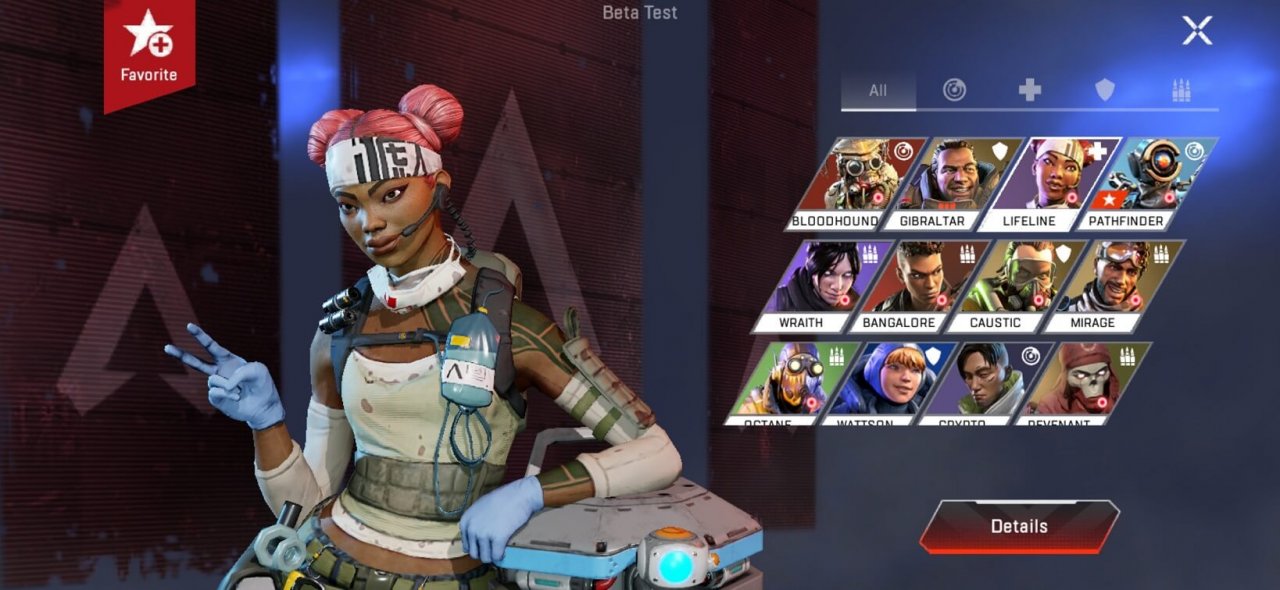1280x590 pixels.
Task: Filter by the offensive ammo tab
Action: [1181, 90]
